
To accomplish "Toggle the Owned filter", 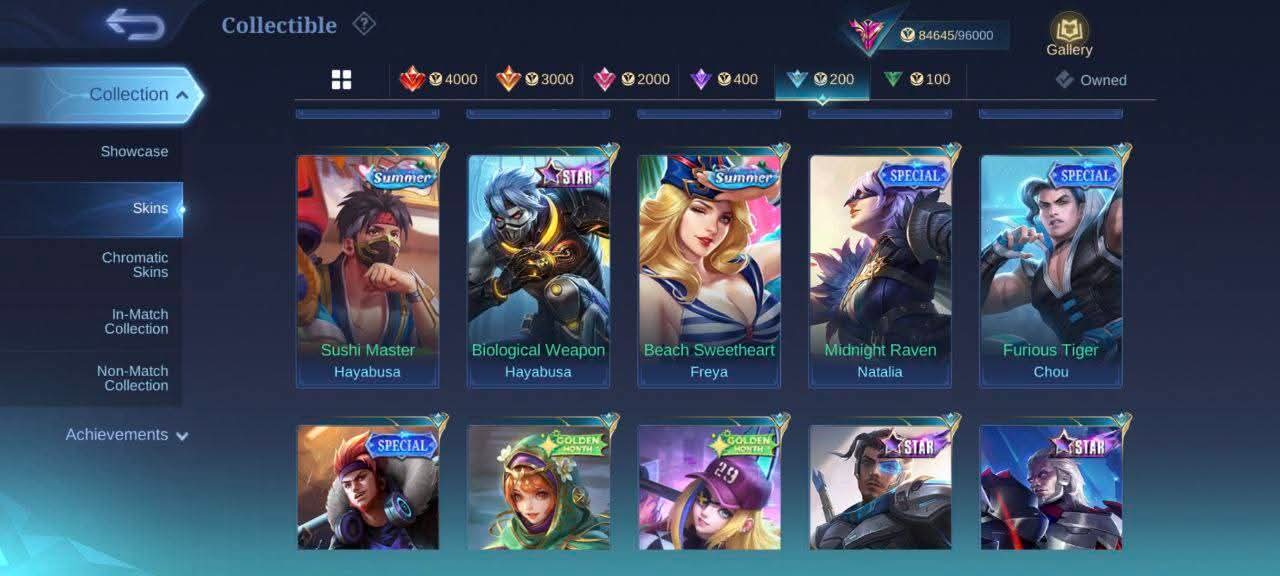I will coord(1092,80).
